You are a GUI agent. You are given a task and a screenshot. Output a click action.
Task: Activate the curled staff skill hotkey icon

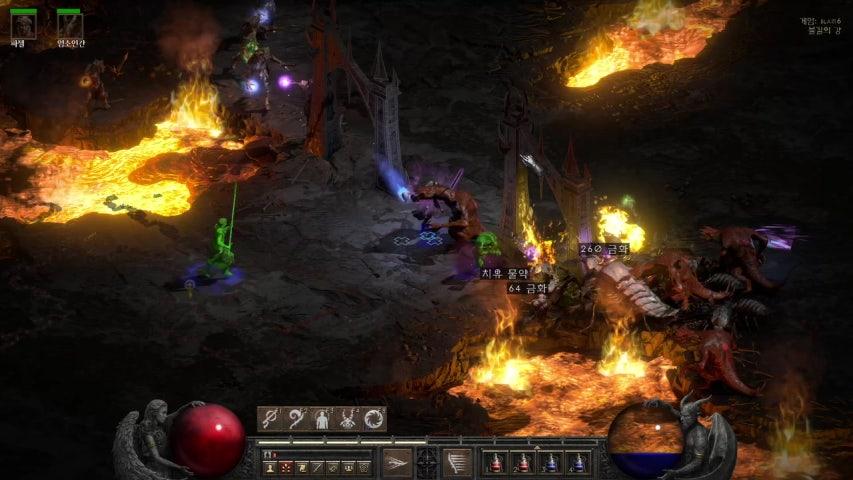(296, 419)
